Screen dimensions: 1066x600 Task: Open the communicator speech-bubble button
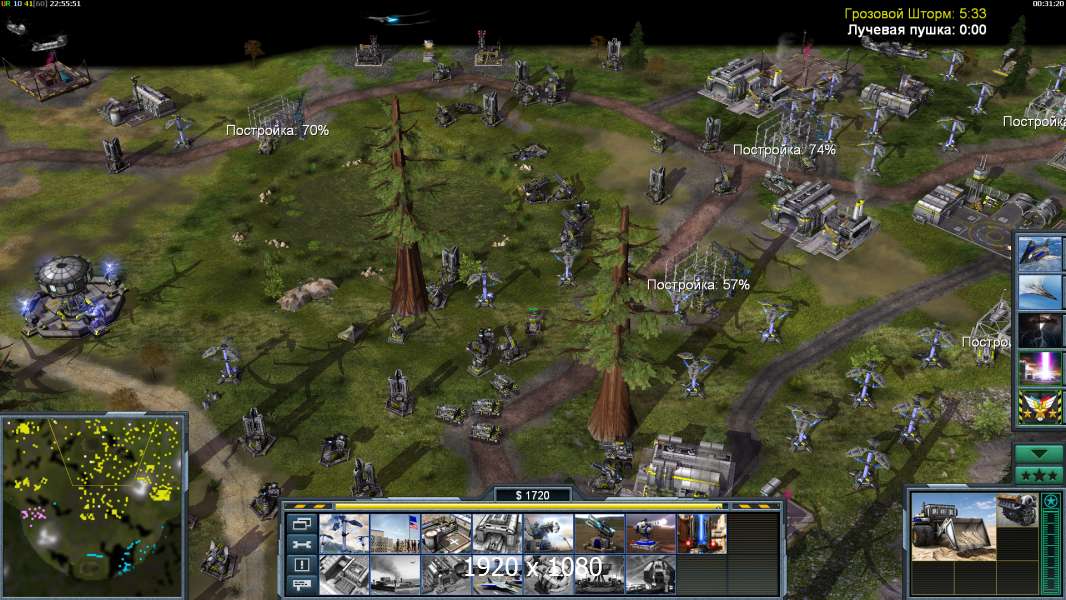click(300, 585)
